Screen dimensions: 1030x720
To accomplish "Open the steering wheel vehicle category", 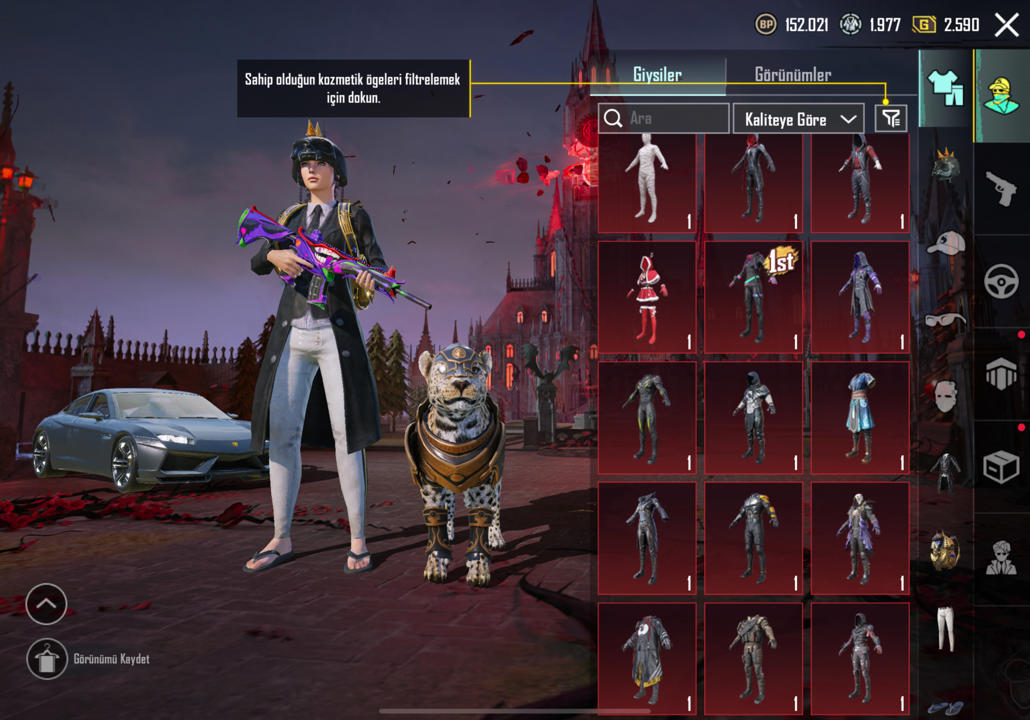I will 1001,282.
